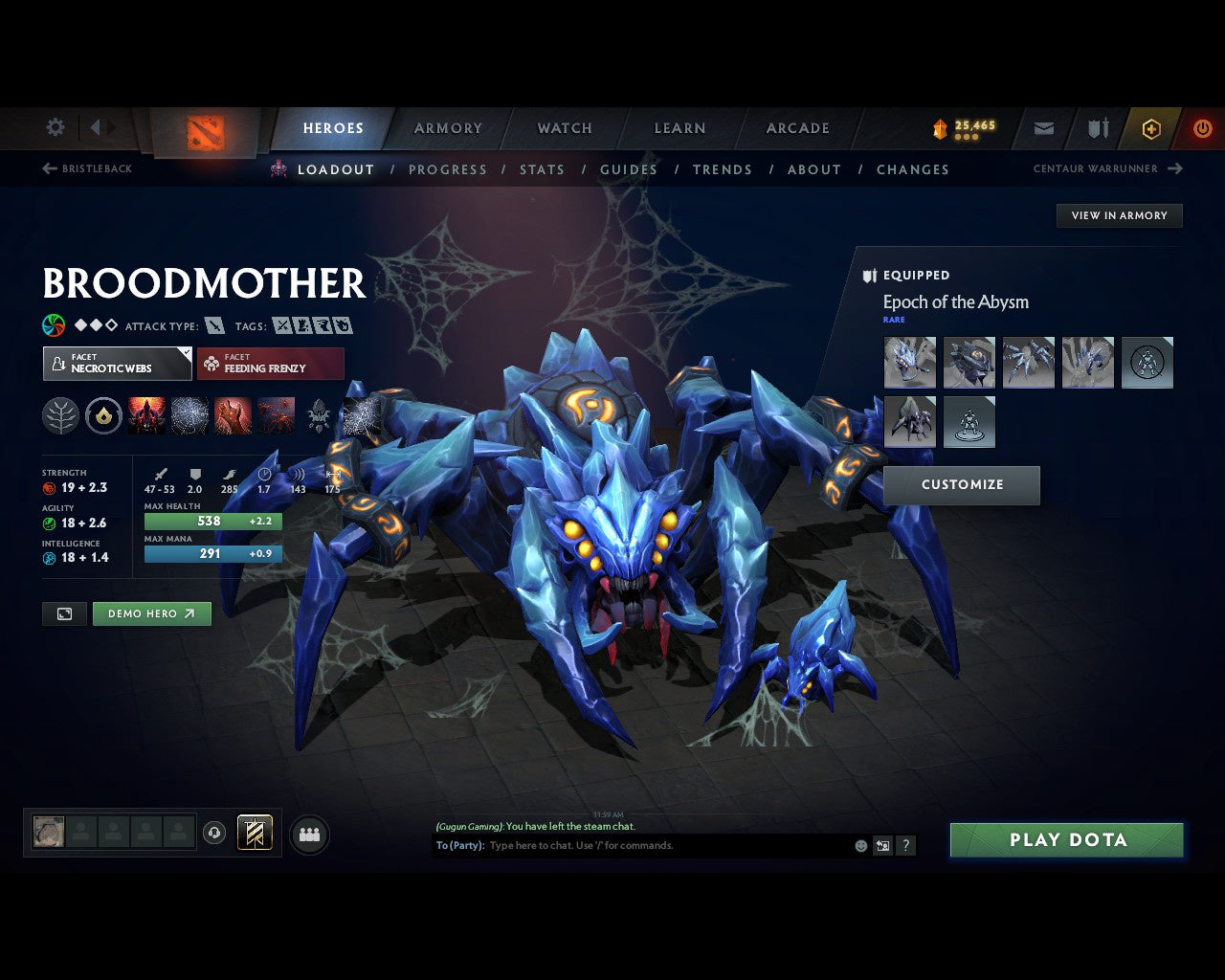
Task: Open the GUIDES tab
Action: click(629, 169)
